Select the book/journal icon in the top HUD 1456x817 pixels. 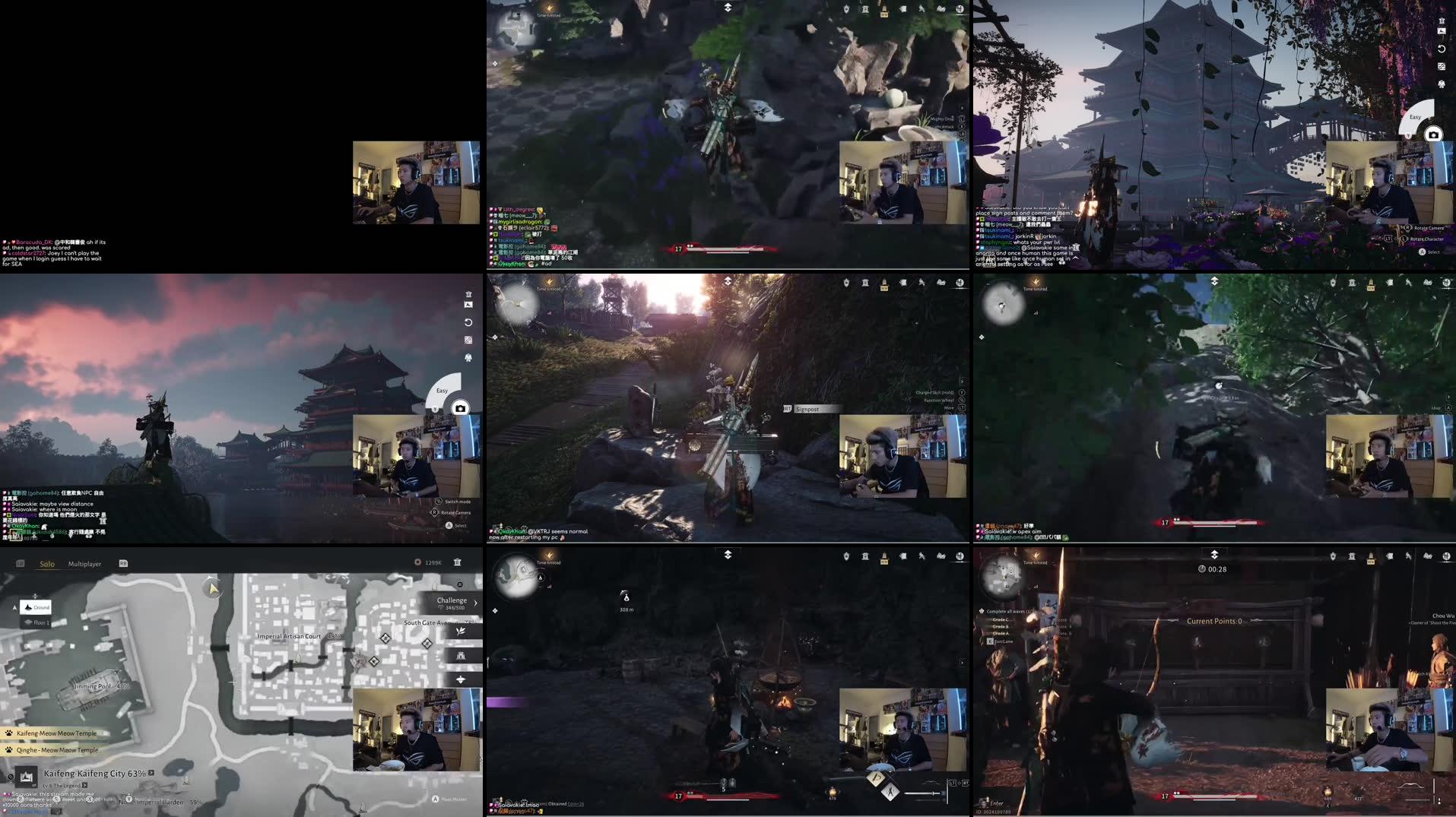943,9
